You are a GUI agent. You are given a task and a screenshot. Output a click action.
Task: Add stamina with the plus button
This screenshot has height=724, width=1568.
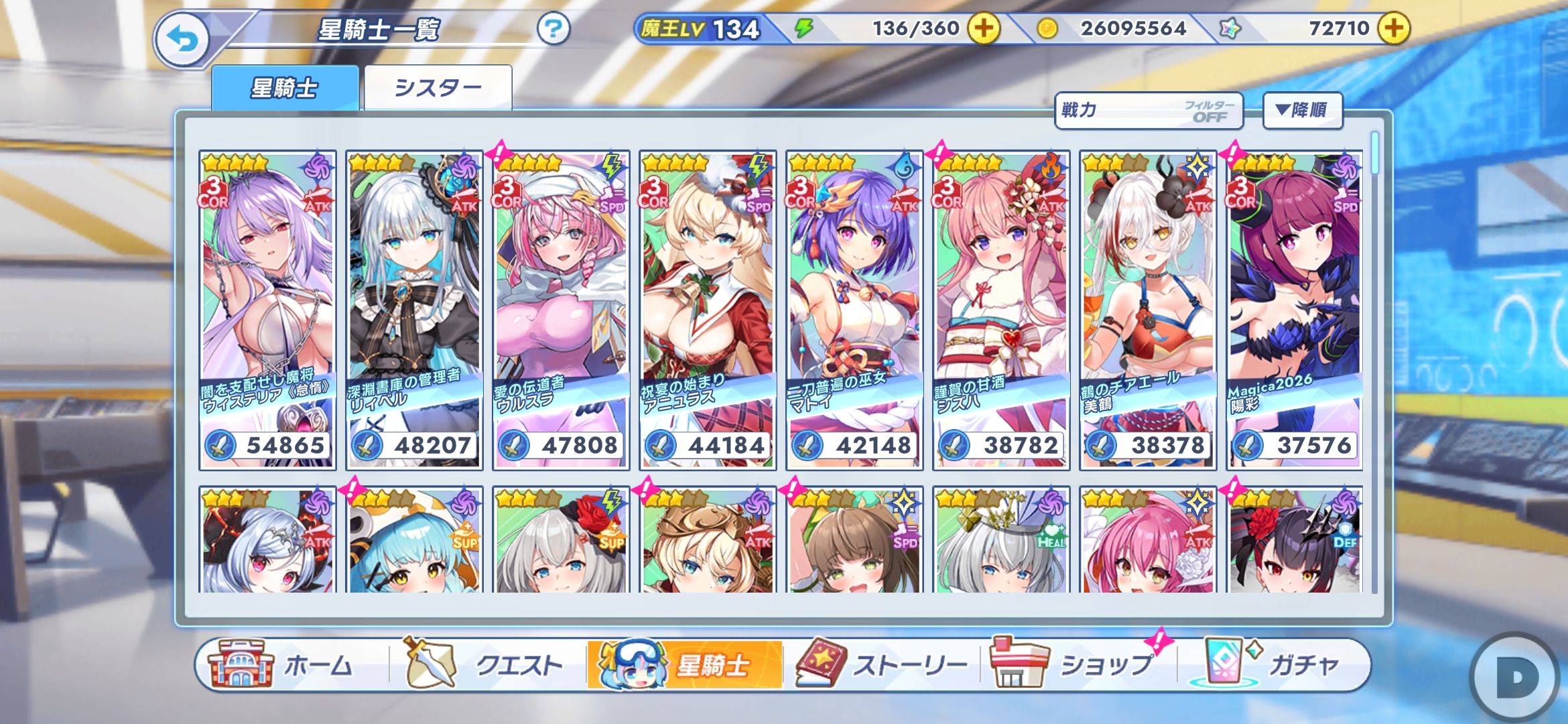(984, 28)
